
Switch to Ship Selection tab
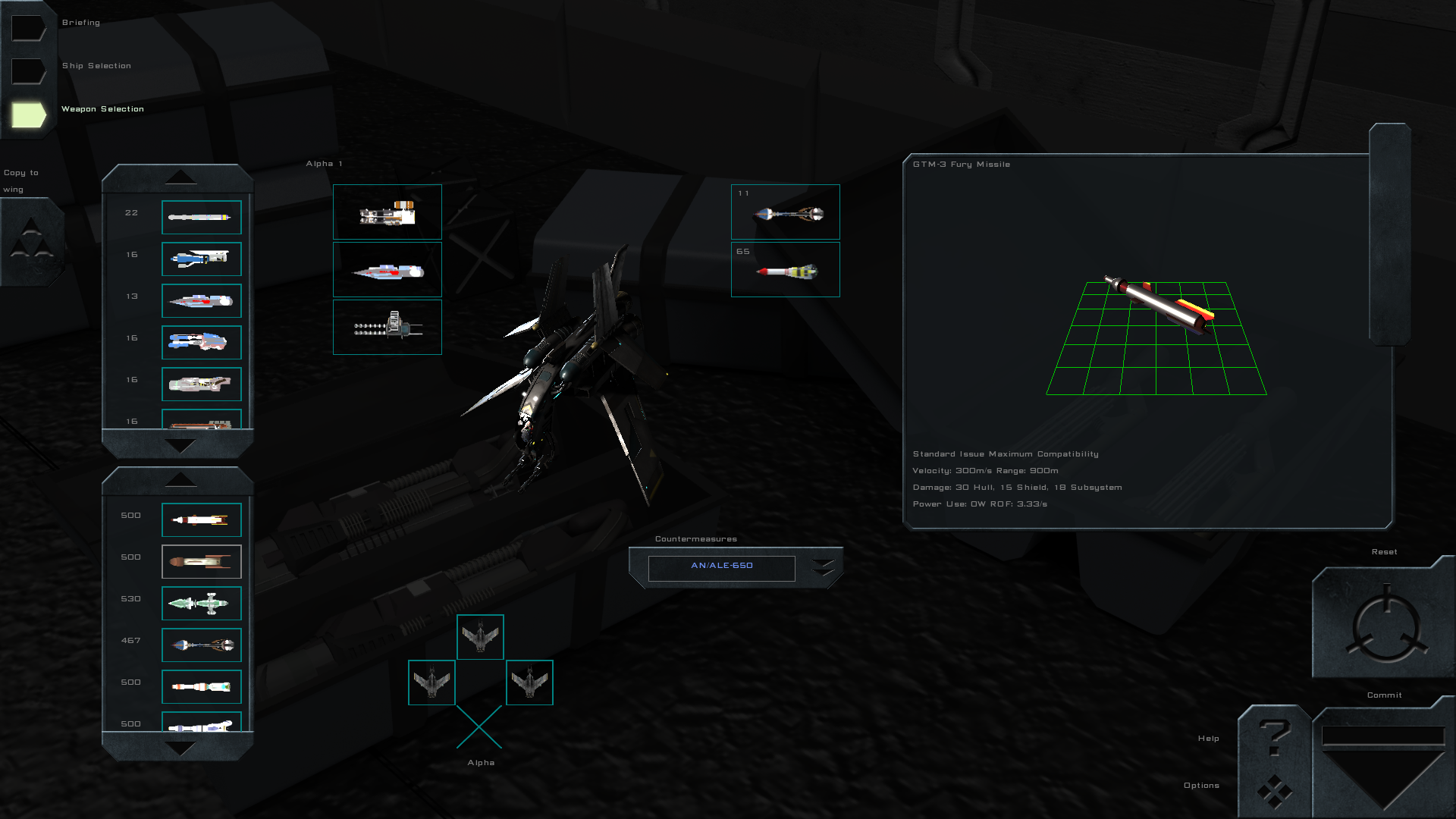[29, 71]
